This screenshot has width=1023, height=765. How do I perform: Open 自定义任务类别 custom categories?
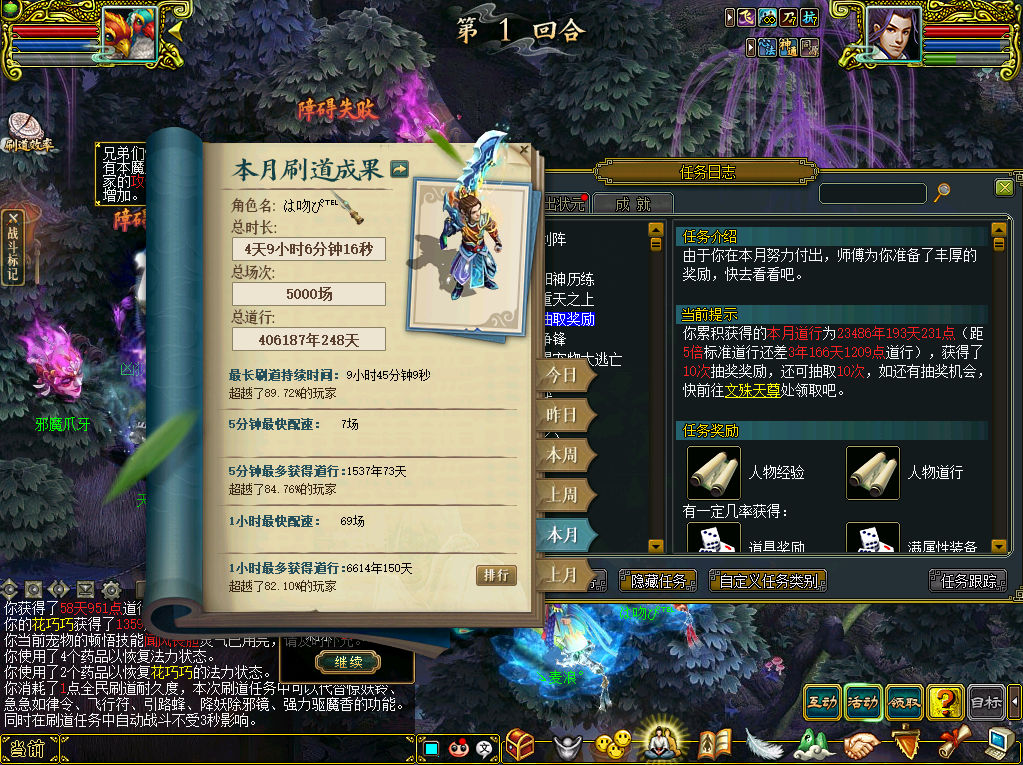(x=767, y=580)
